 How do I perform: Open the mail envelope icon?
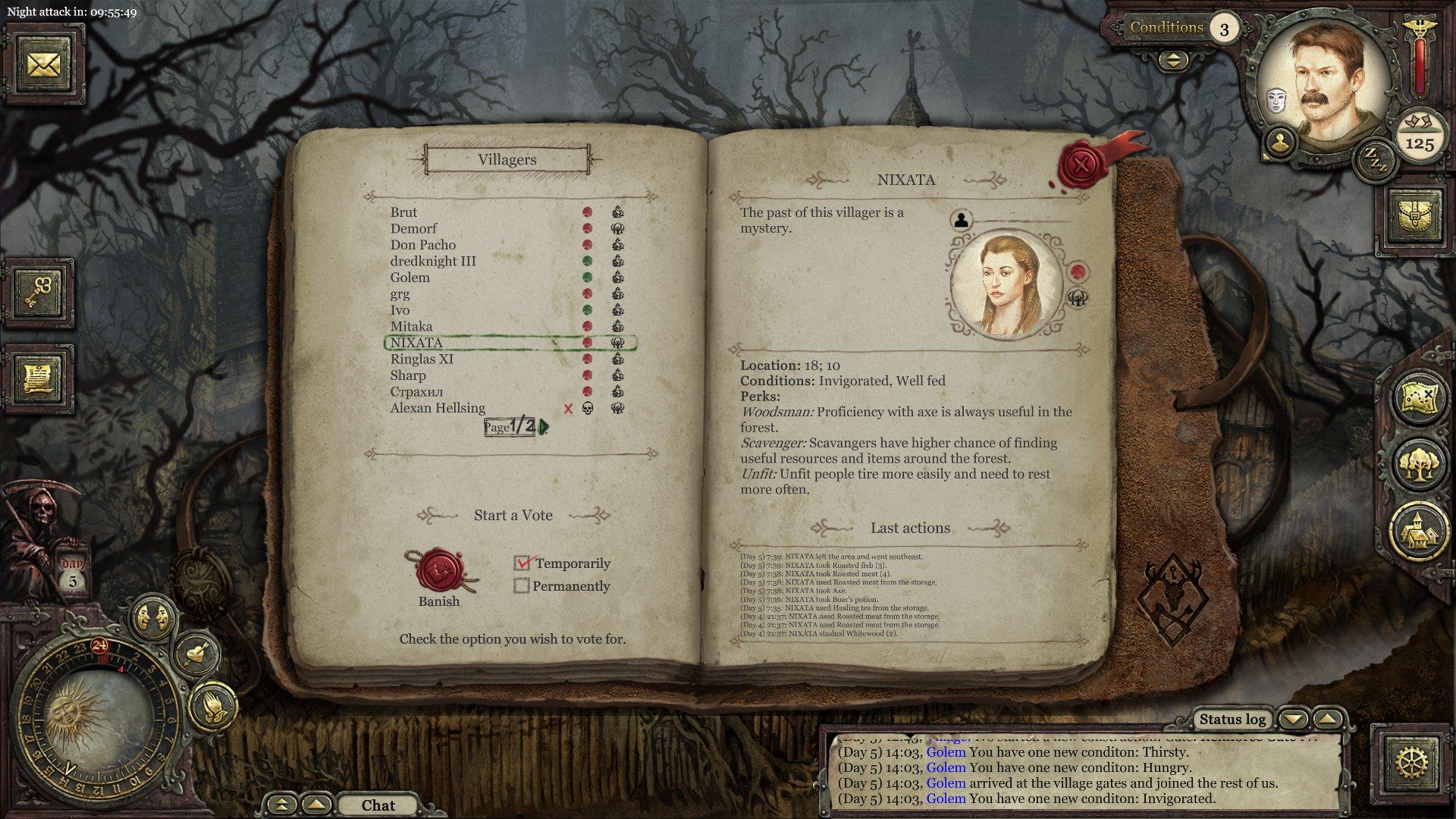tap(43, 64)
